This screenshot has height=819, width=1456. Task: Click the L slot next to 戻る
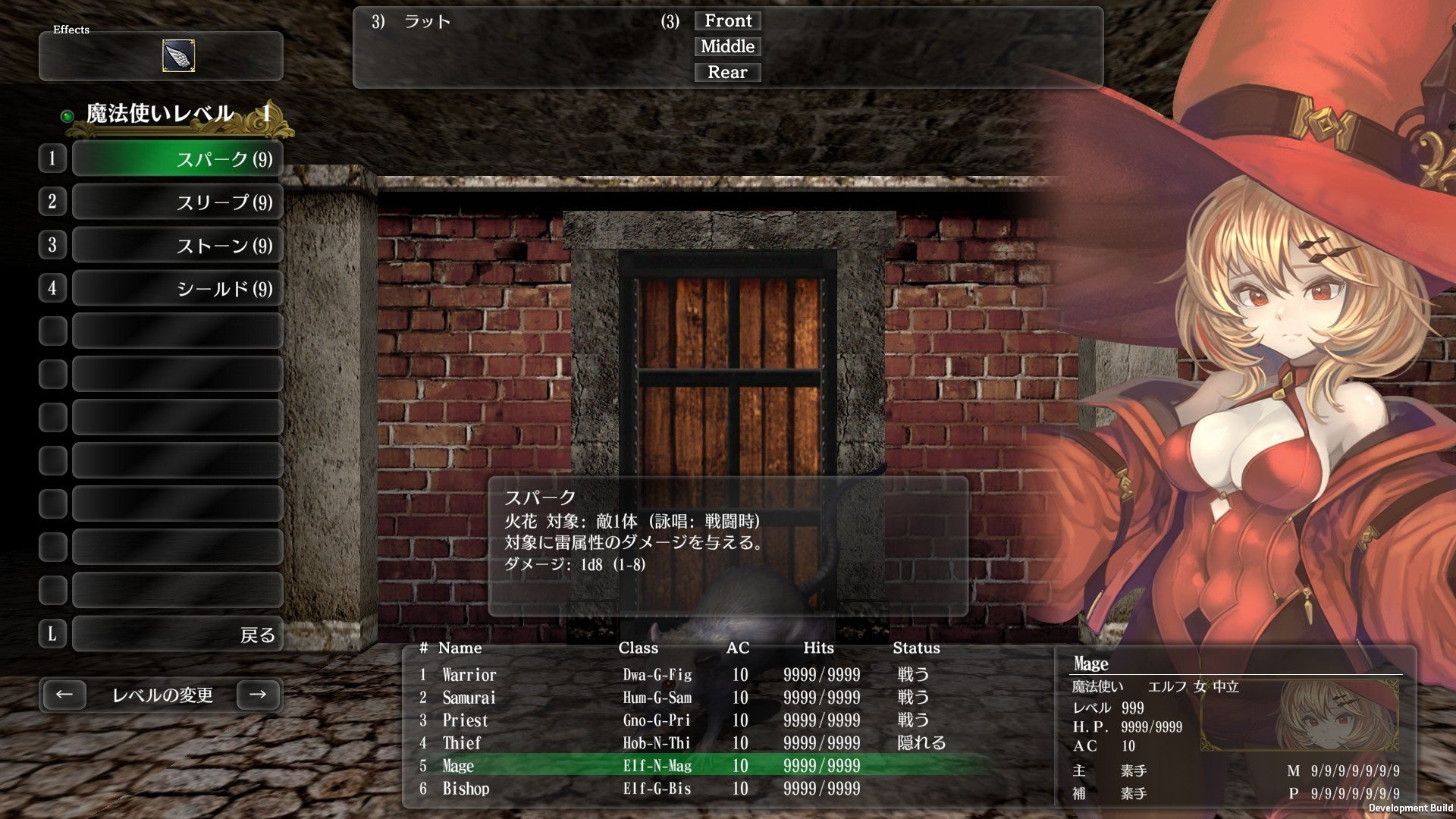click(x=52, y=633)
